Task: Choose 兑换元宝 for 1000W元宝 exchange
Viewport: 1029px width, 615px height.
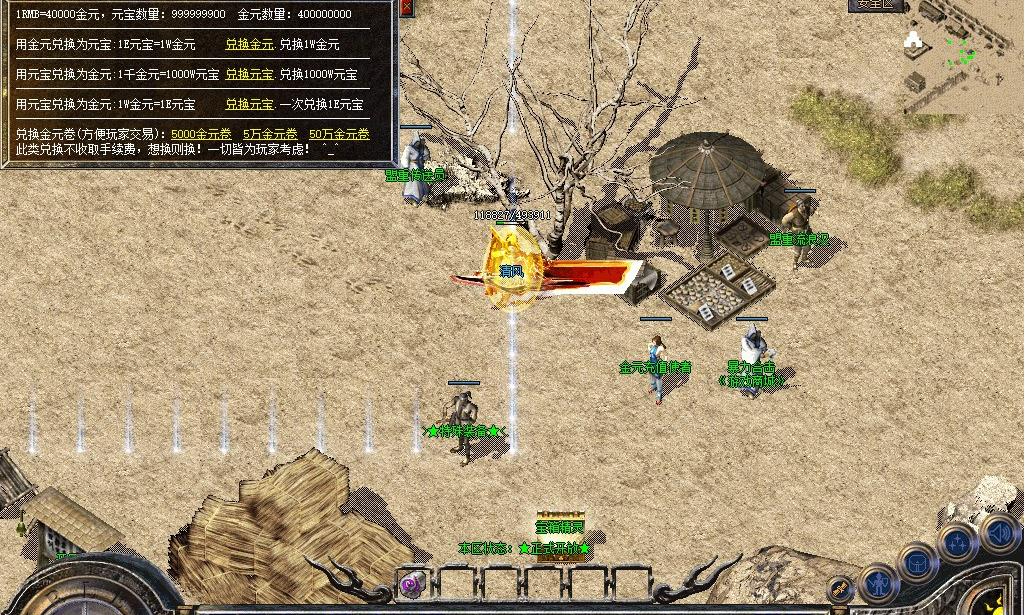Action: point(248,75)
